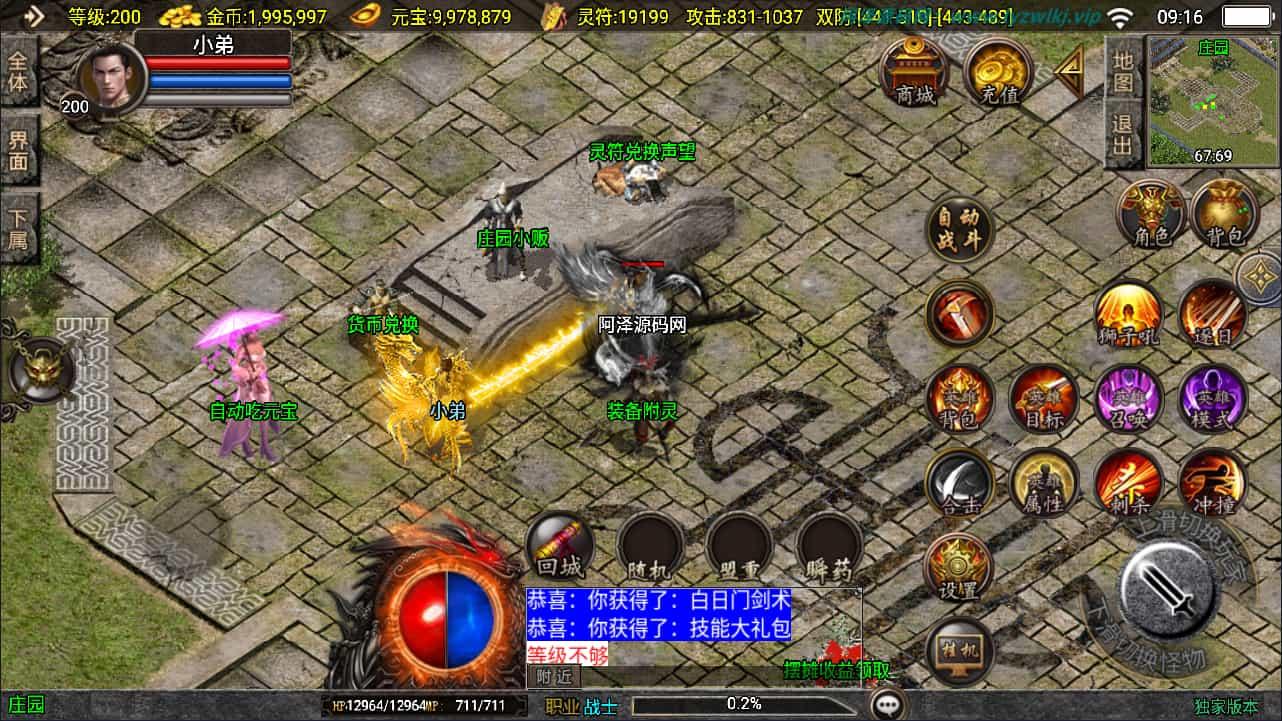Open the gold-sack 背包 backpack
The width and height of the screenshot is (1282, 721).
[1224, 215]
